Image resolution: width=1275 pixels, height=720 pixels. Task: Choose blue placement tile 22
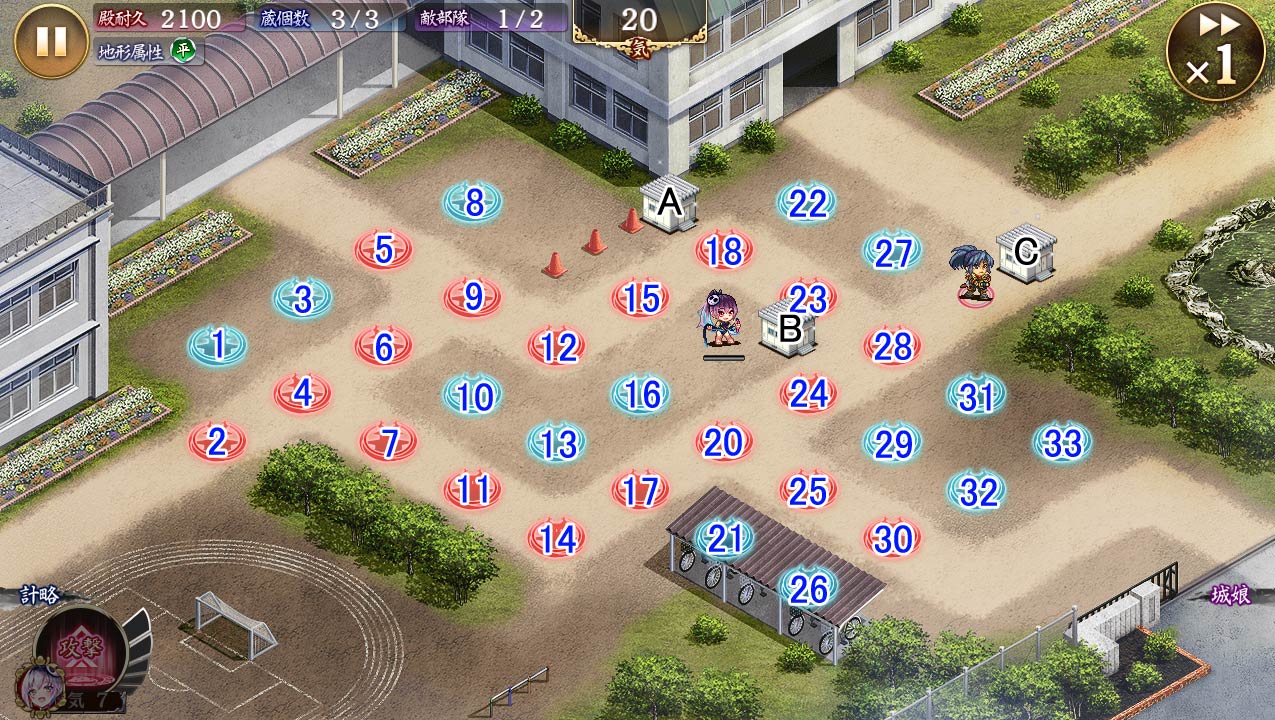pos(807,203)
